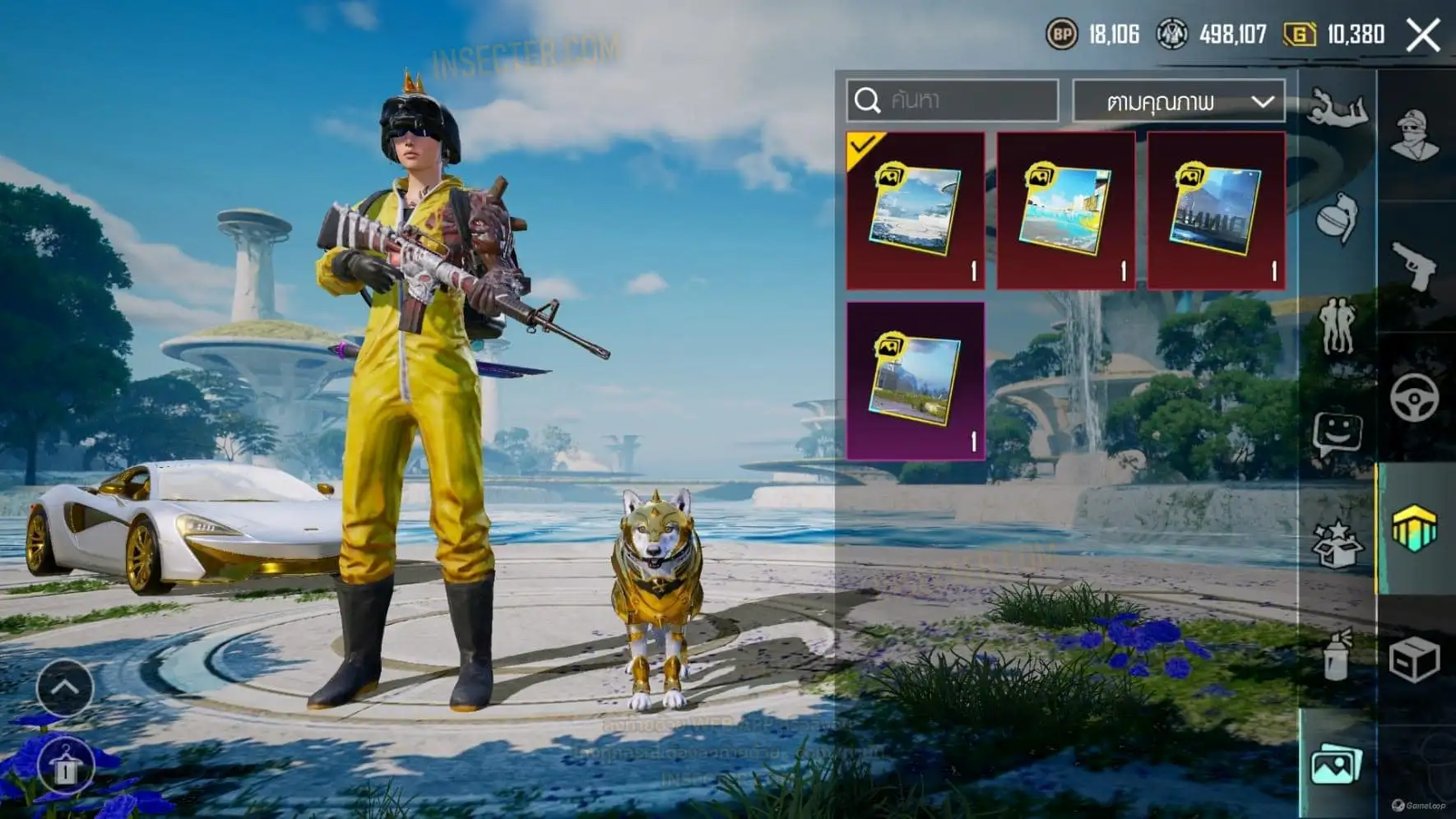Select the skydiving figure category
This screenshot has width=1456, height=819.
[1337, 109]
